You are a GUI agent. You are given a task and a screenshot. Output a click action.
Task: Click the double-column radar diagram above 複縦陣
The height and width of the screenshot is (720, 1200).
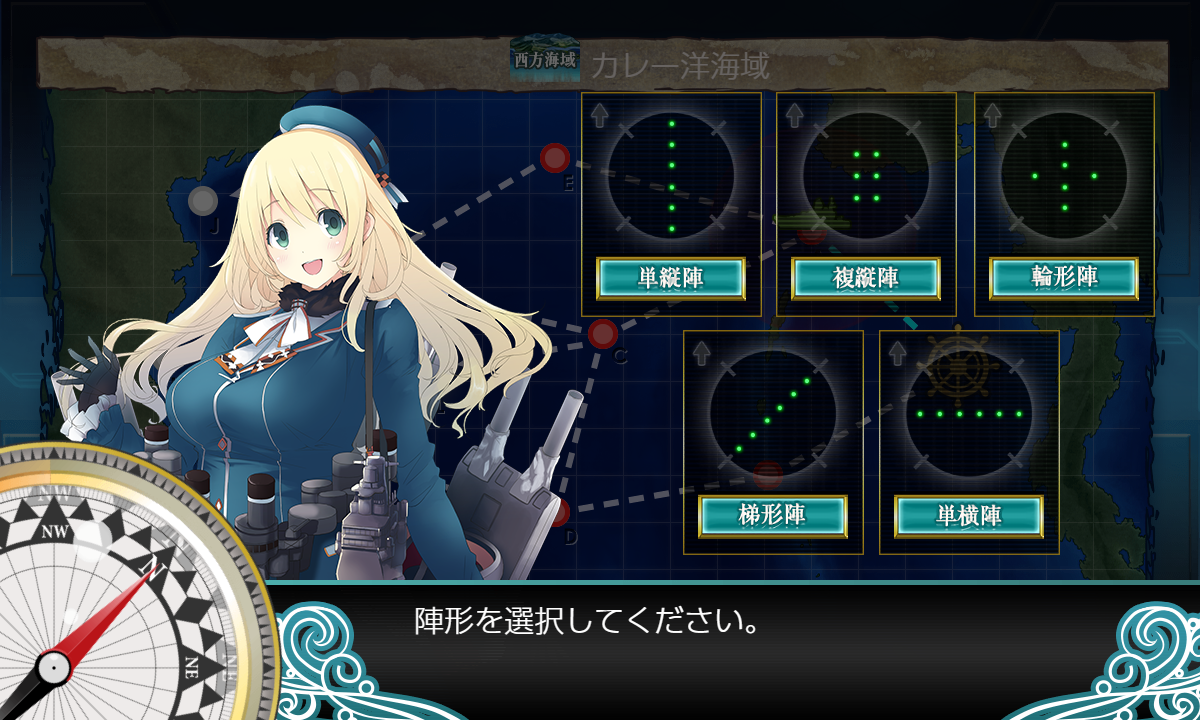click(x=866, y=175)
